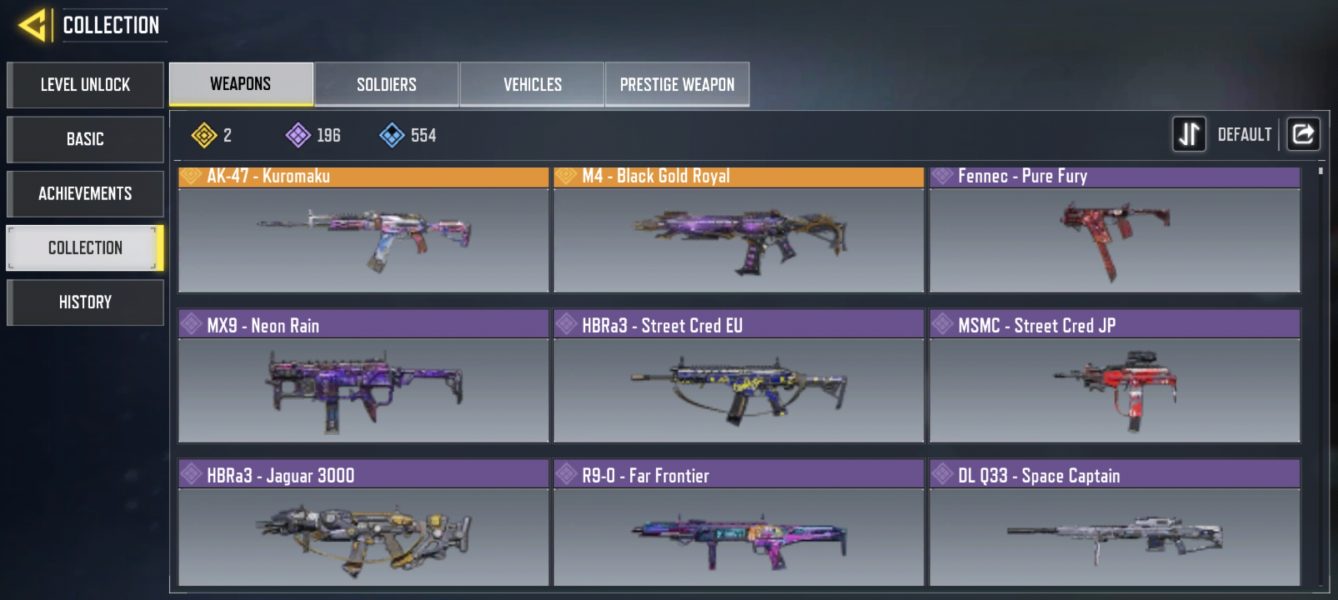Open the Basic profile section
Screen dimensions: 1338x600
click(x=85, y=139)
